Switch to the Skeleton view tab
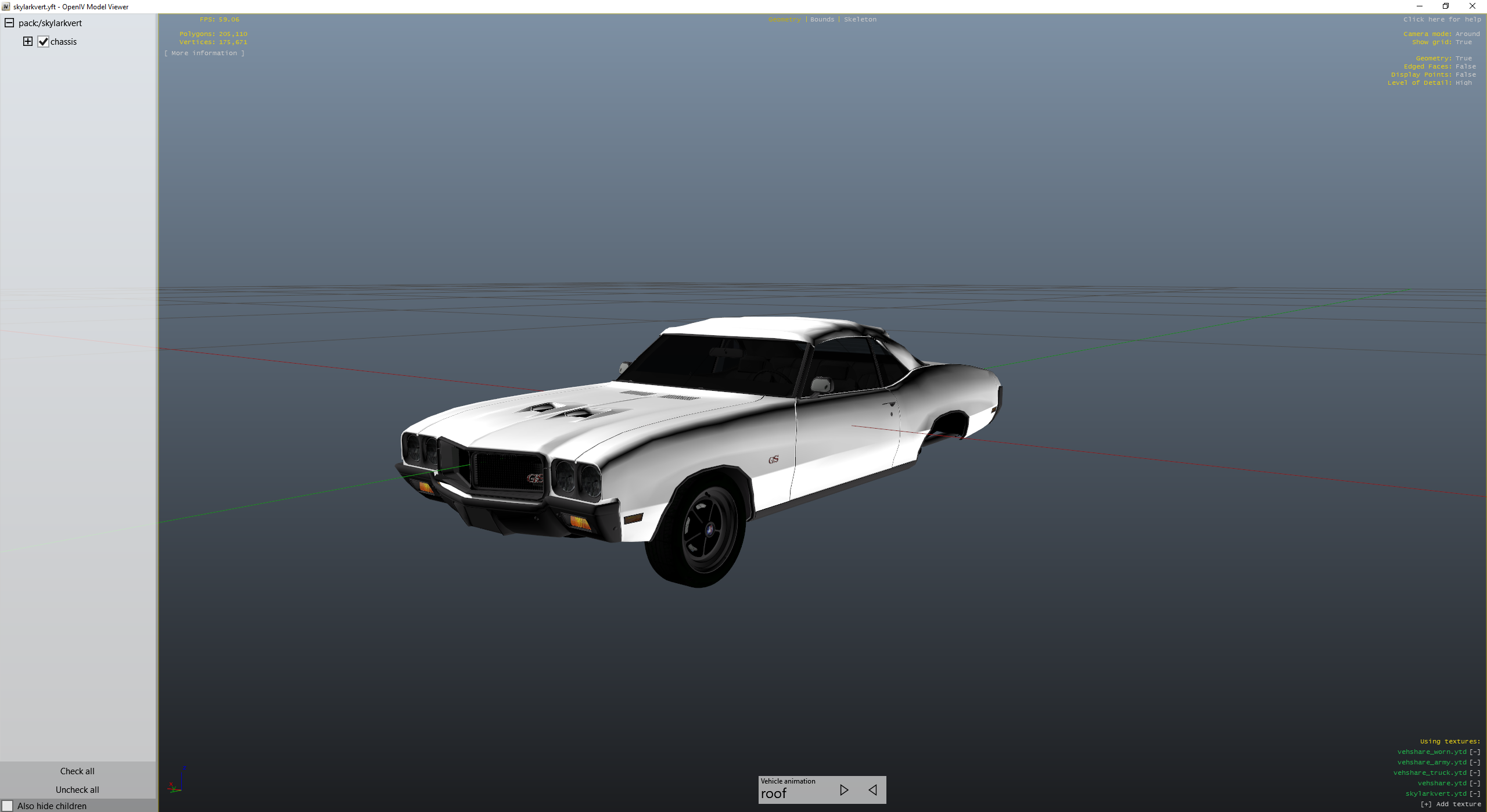Screen dimensions: 1487x812 point(860,19)
